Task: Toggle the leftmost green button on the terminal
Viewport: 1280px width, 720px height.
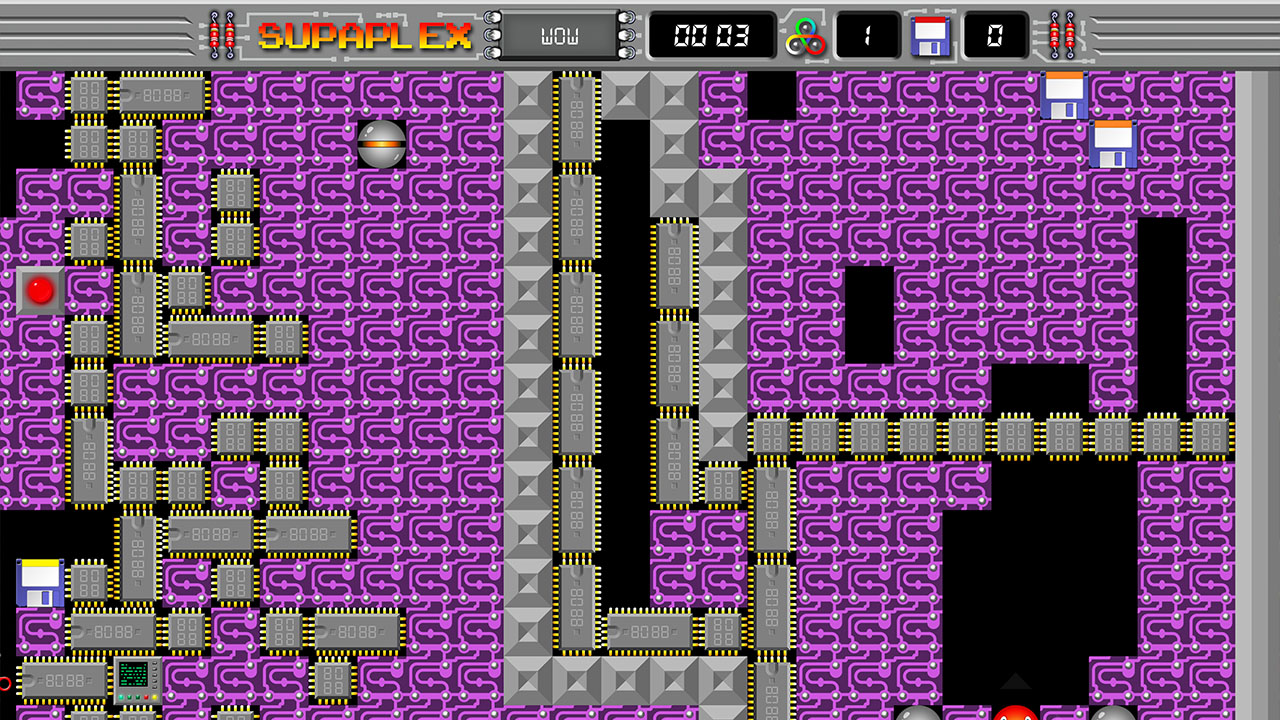Action: [121, 697]
